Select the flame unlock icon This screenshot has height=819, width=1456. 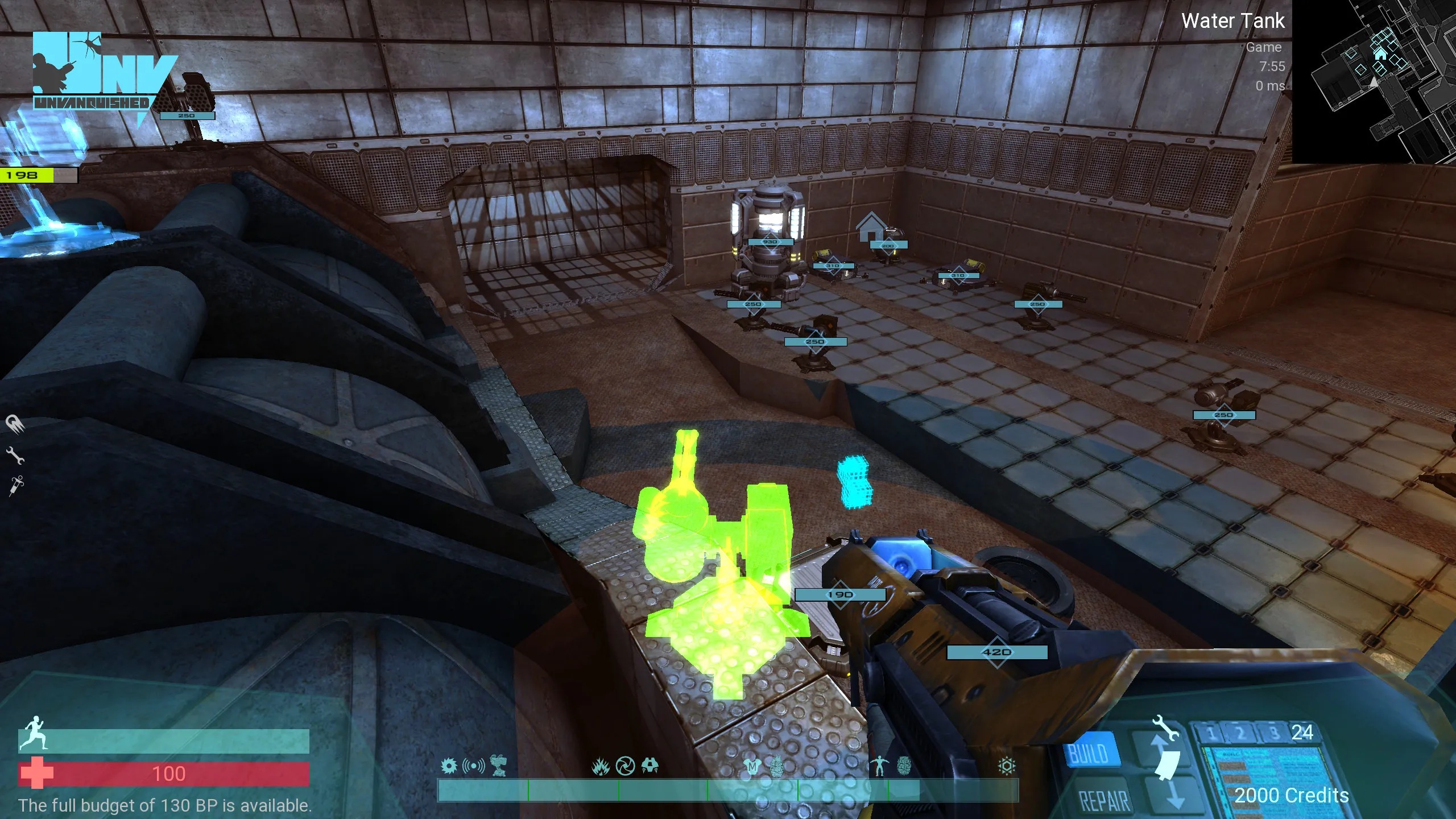[x=600, y=767]
